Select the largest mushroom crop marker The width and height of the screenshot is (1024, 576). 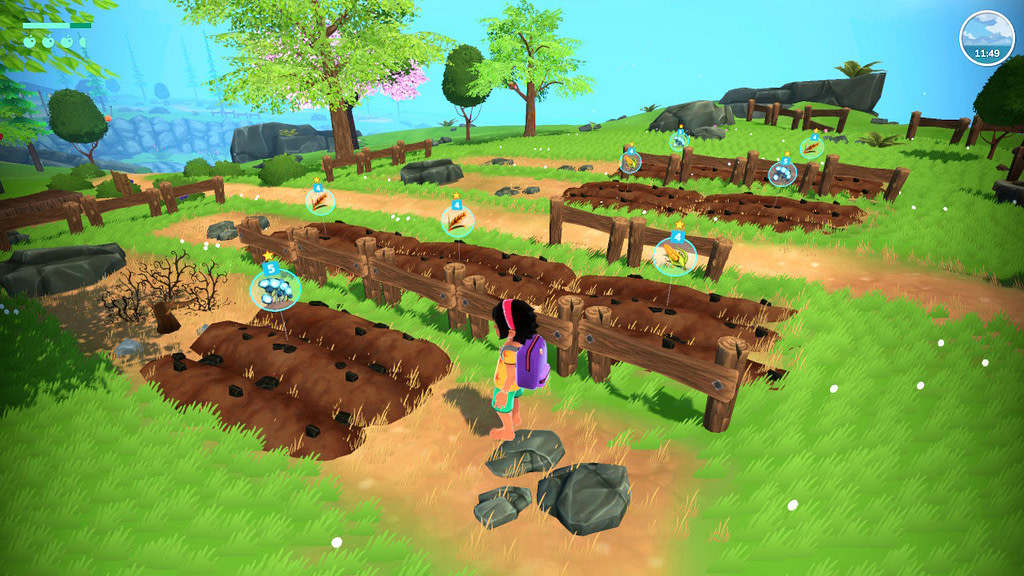274,289
